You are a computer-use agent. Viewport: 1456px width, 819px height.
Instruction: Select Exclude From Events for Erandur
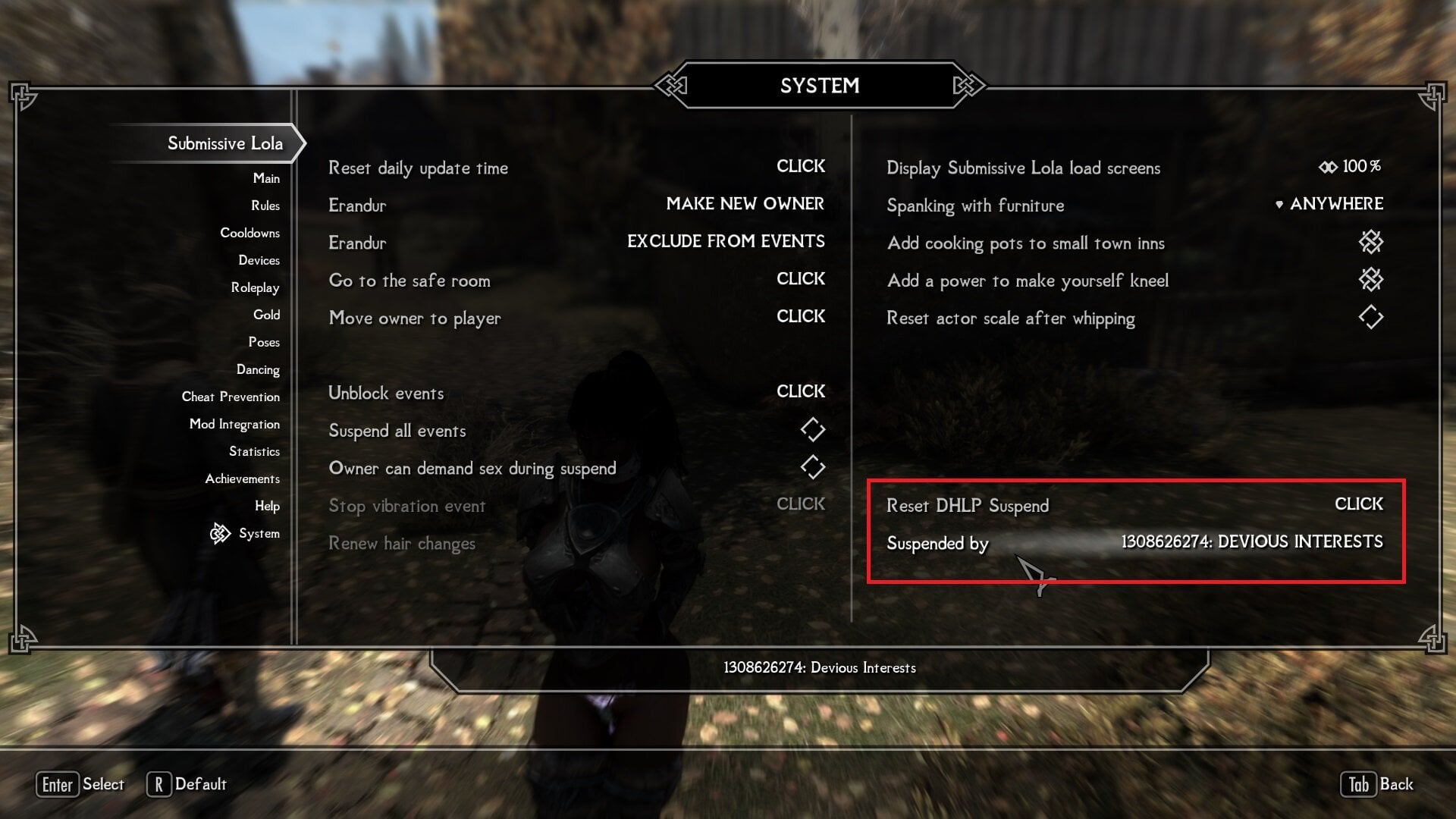726,241
